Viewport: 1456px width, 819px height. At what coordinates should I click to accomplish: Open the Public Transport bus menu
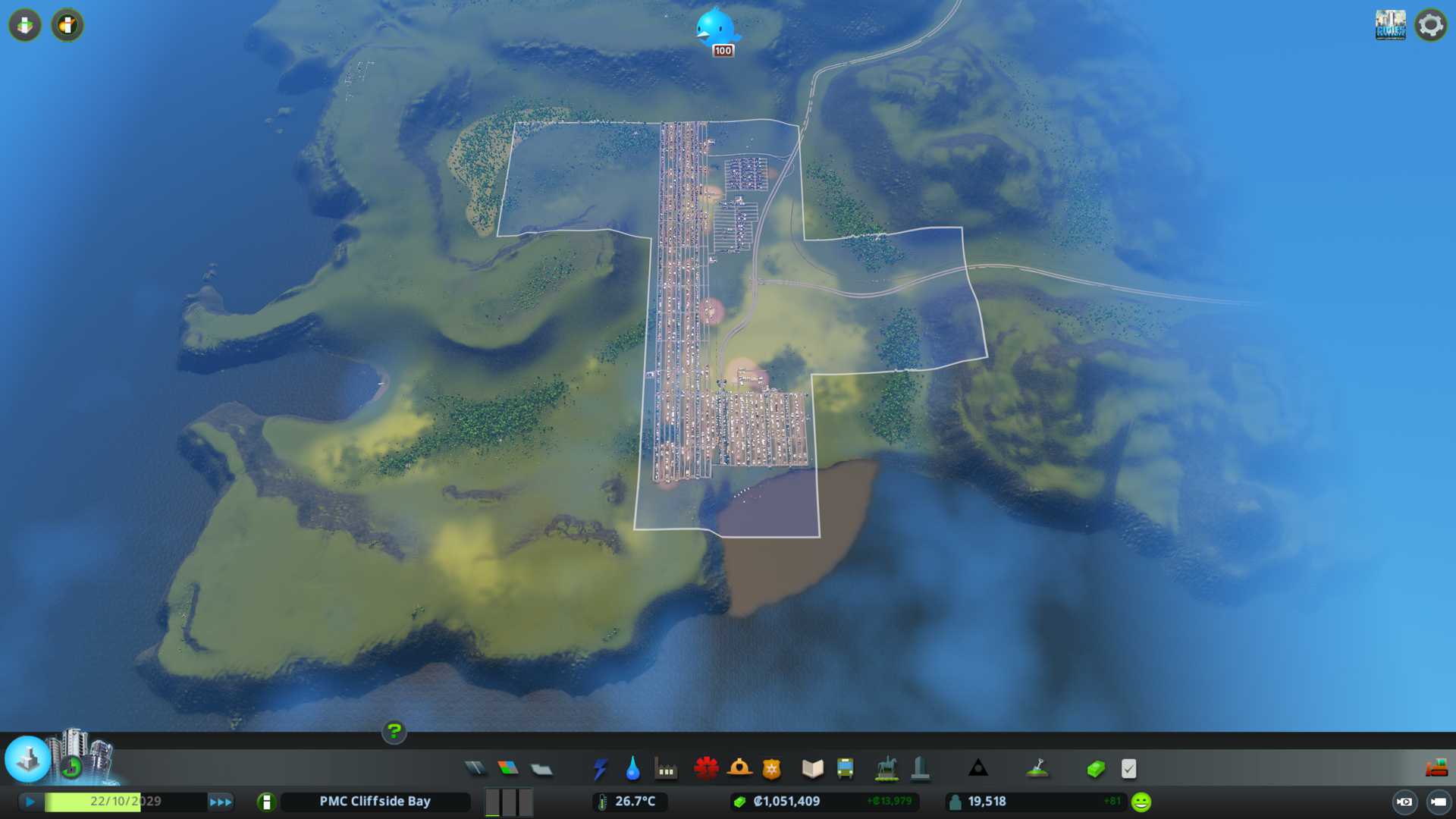(845, 769)
